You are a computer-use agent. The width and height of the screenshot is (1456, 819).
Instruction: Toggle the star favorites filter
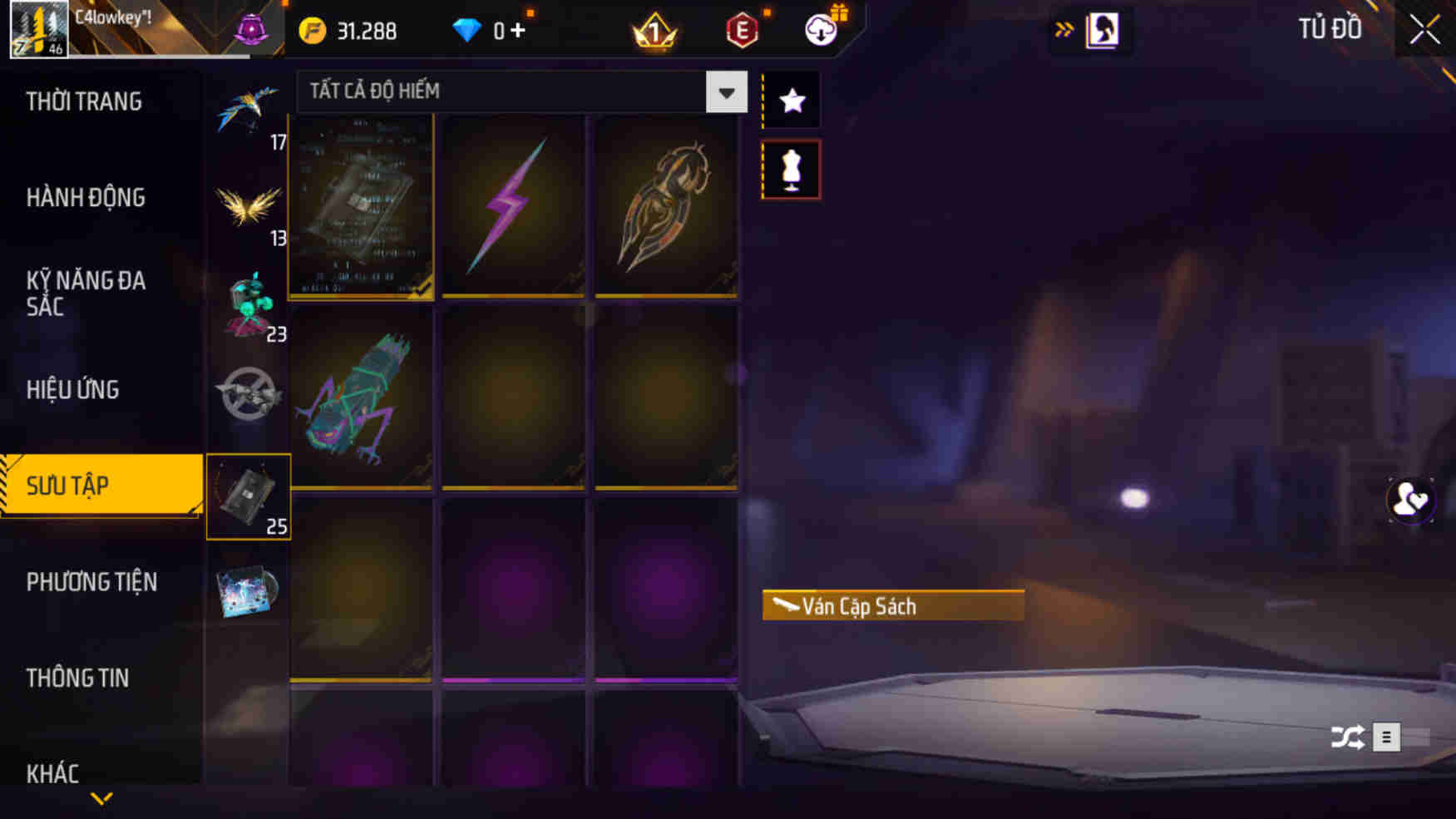click(x=790, y=99)
